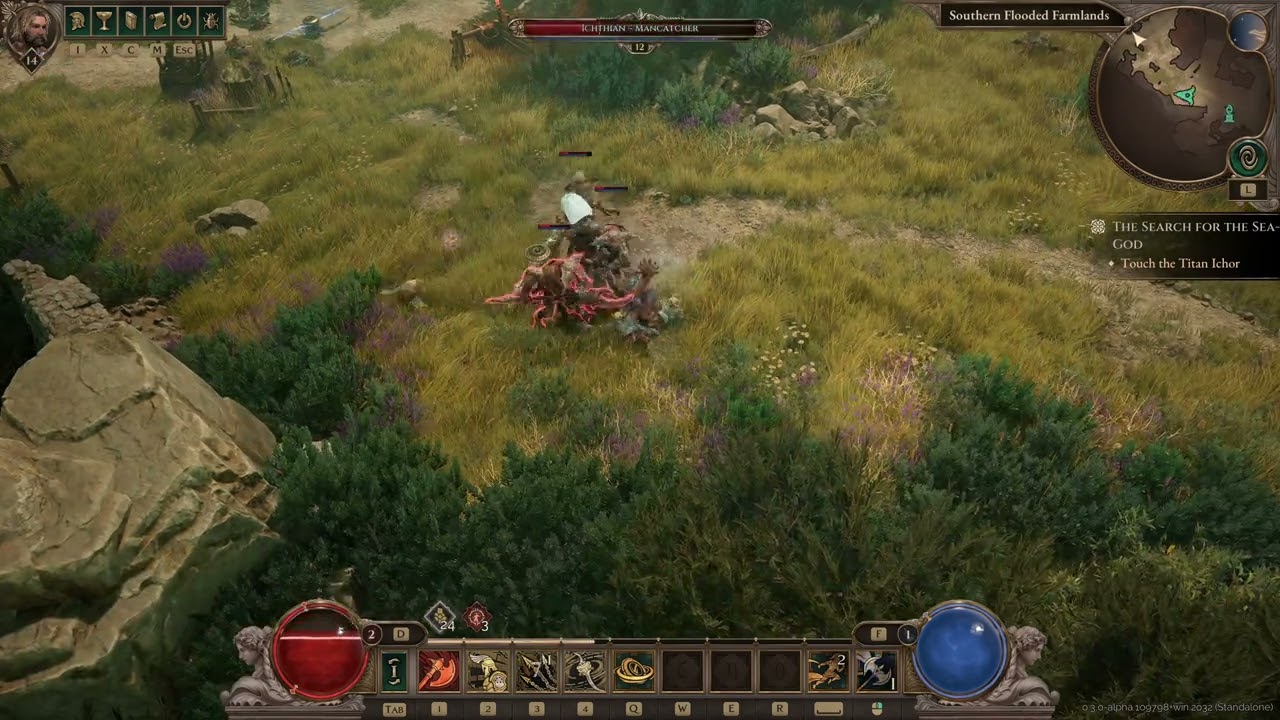Viewport: 1280px width, 720px height.
Task: Use the chained spears skill
Action: 536,671
